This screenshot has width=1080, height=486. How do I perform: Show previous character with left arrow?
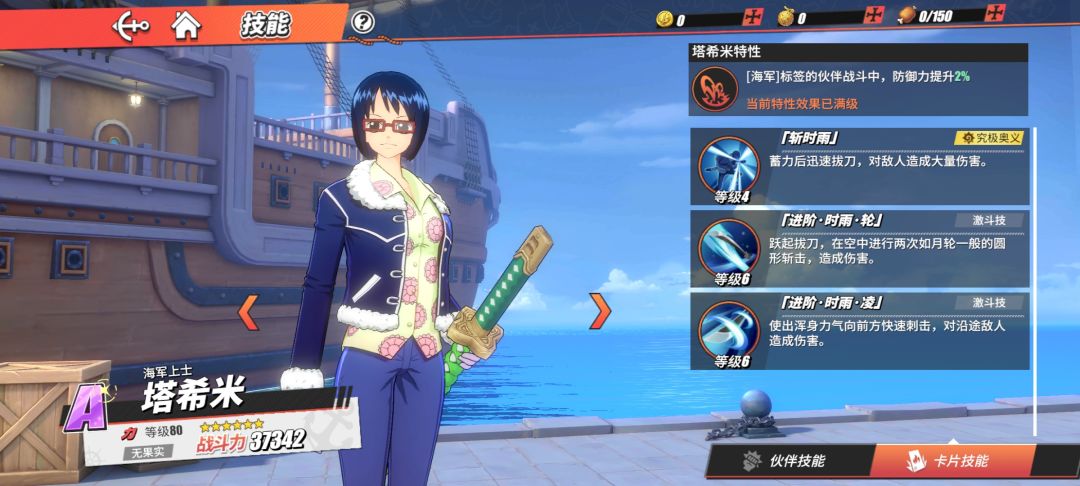click(247, 312)
